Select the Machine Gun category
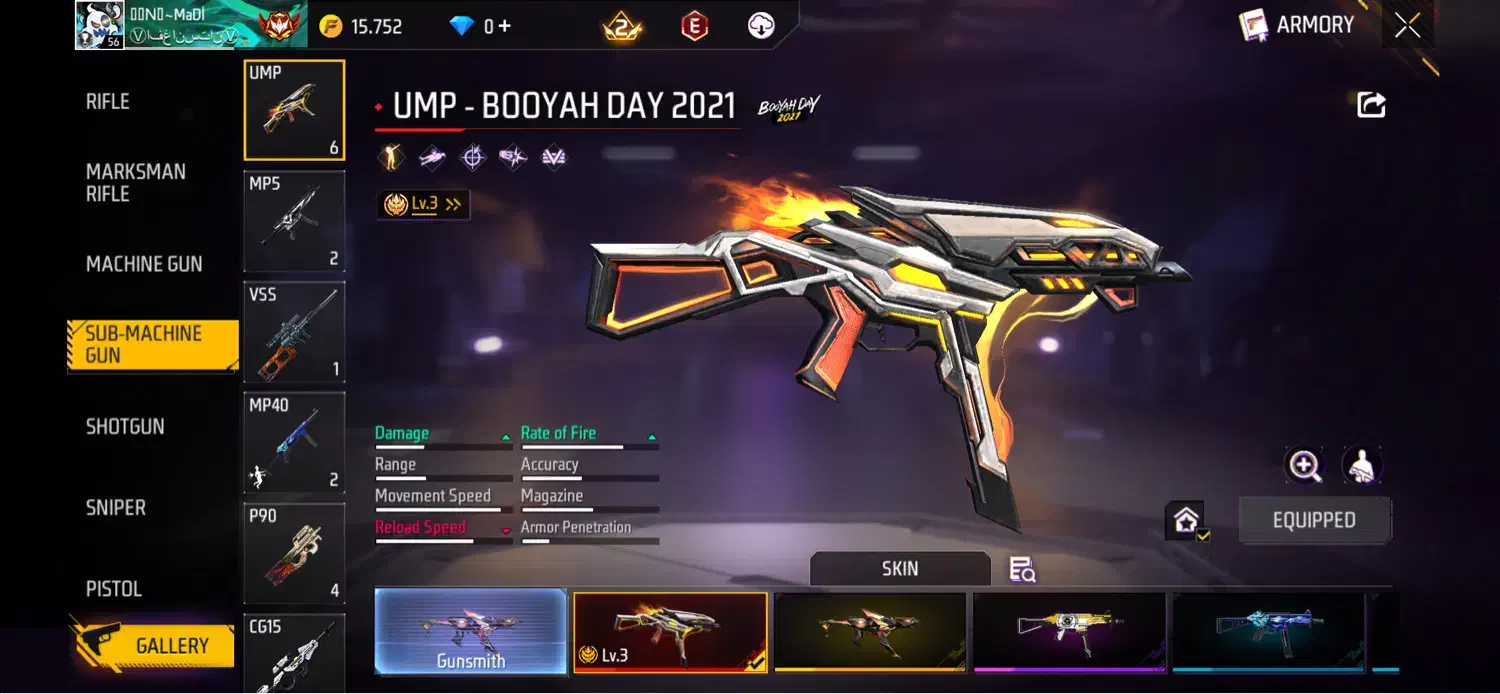 [144, 264]
